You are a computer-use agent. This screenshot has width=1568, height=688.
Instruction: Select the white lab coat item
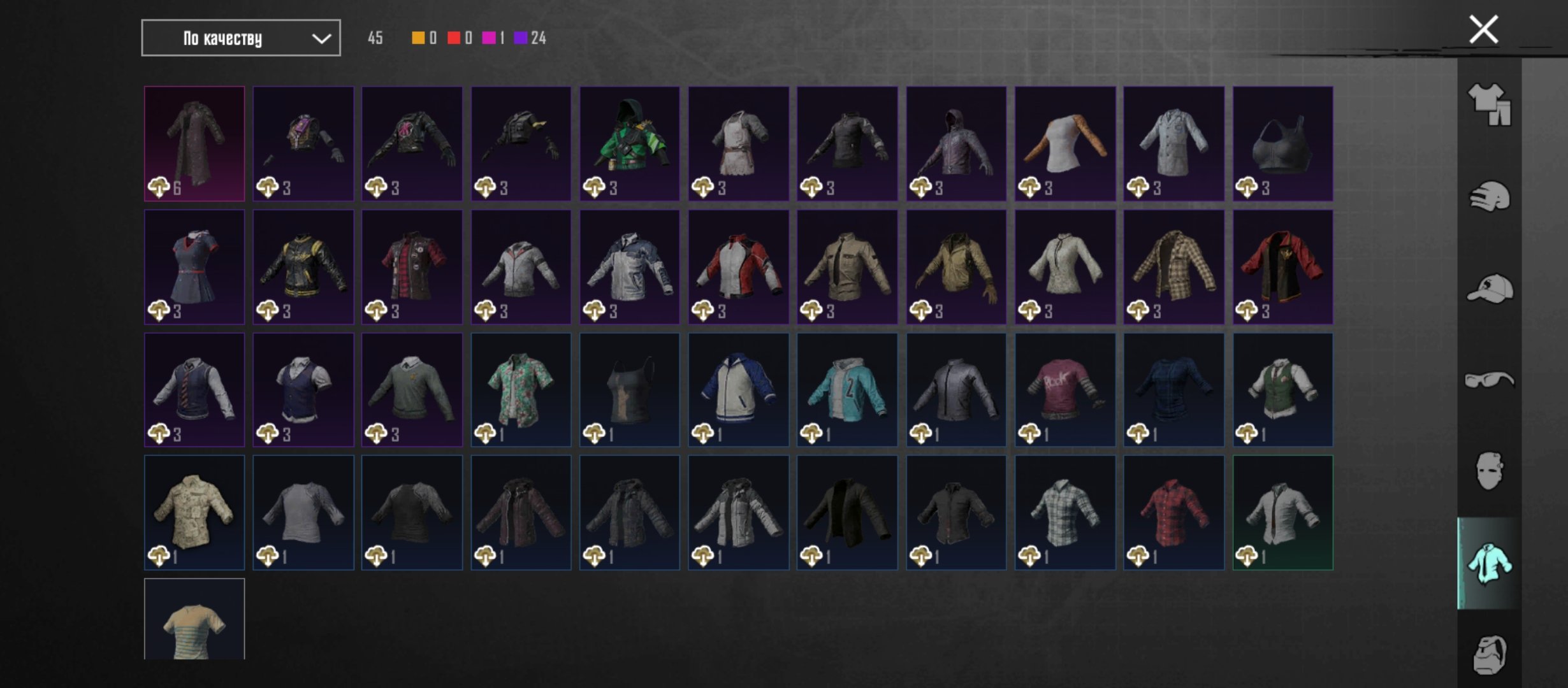(1173, 143)
